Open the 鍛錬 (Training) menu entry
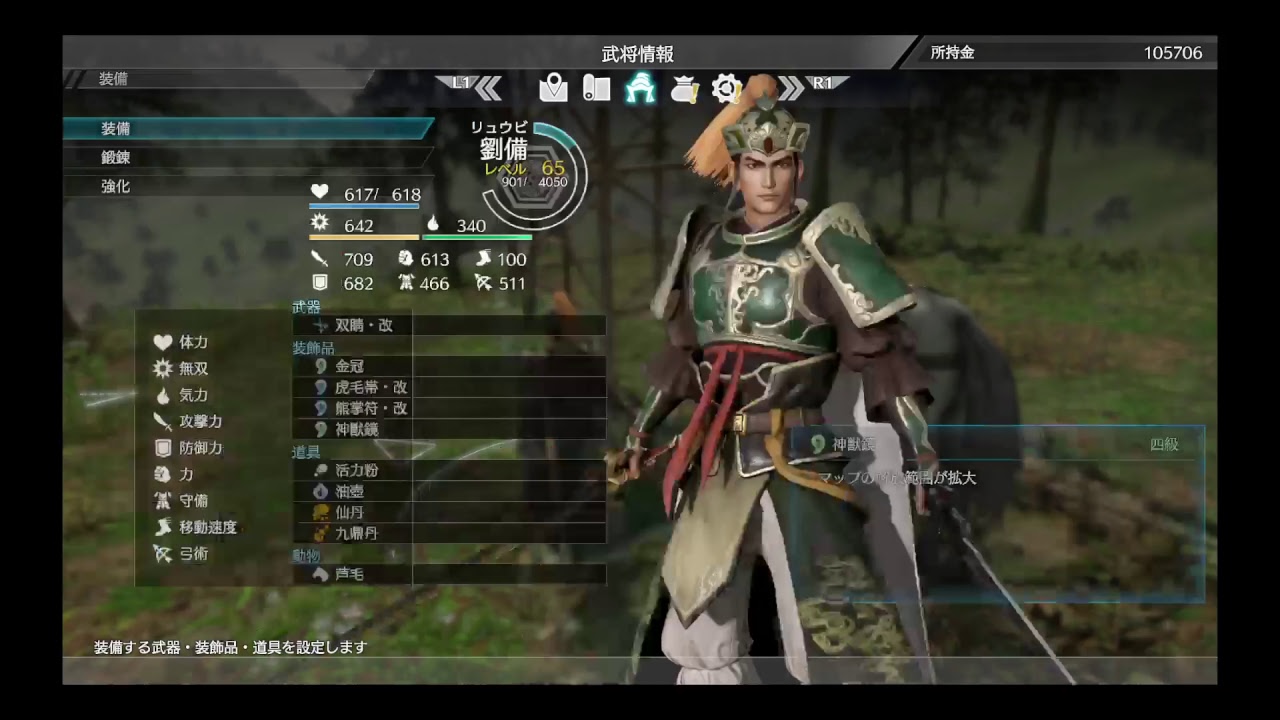This screenshot has width=1280, height=720. click(x=248, y=158)
